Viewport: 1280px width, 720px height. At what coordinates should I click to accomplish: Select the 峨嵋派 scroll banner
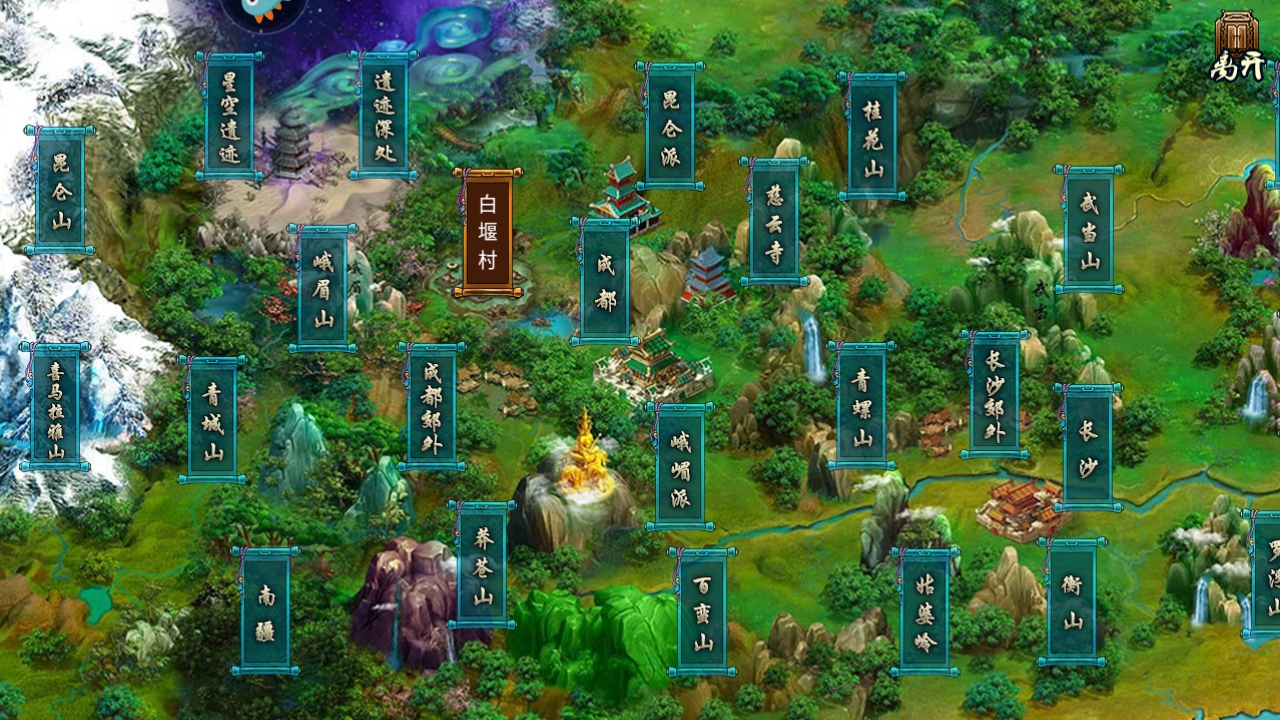(x=680, y=467)
